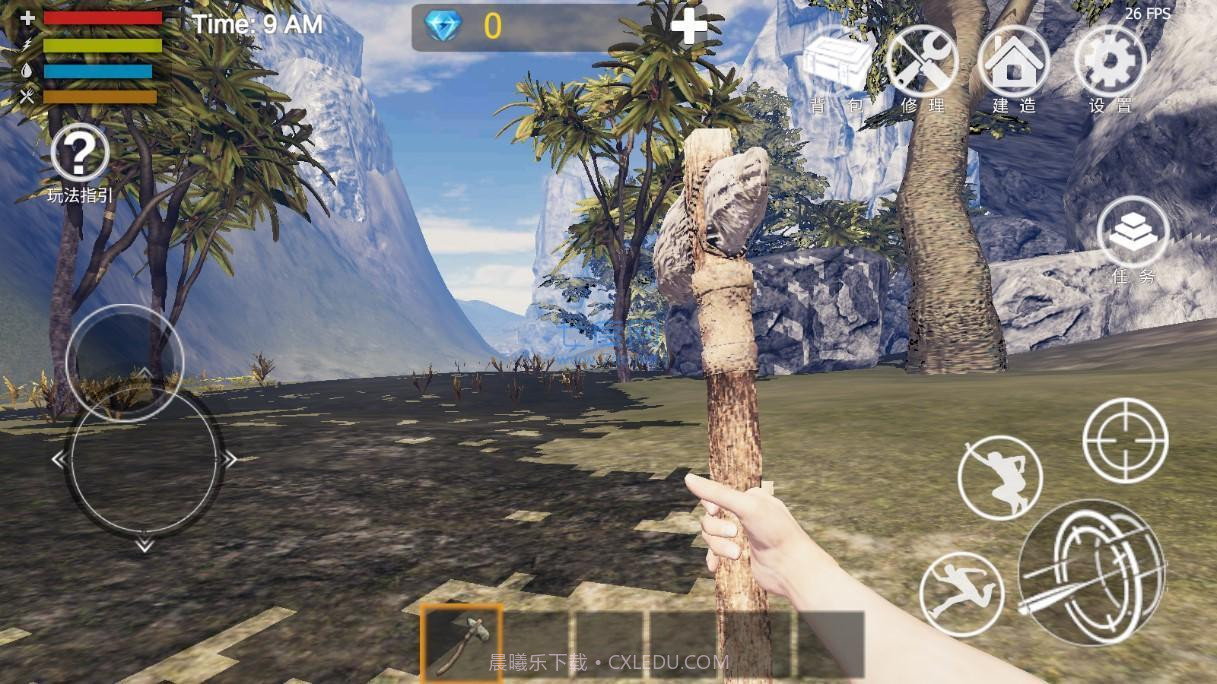
Task: Toggle the running figure sprint button
Action: tap(961, 594)
